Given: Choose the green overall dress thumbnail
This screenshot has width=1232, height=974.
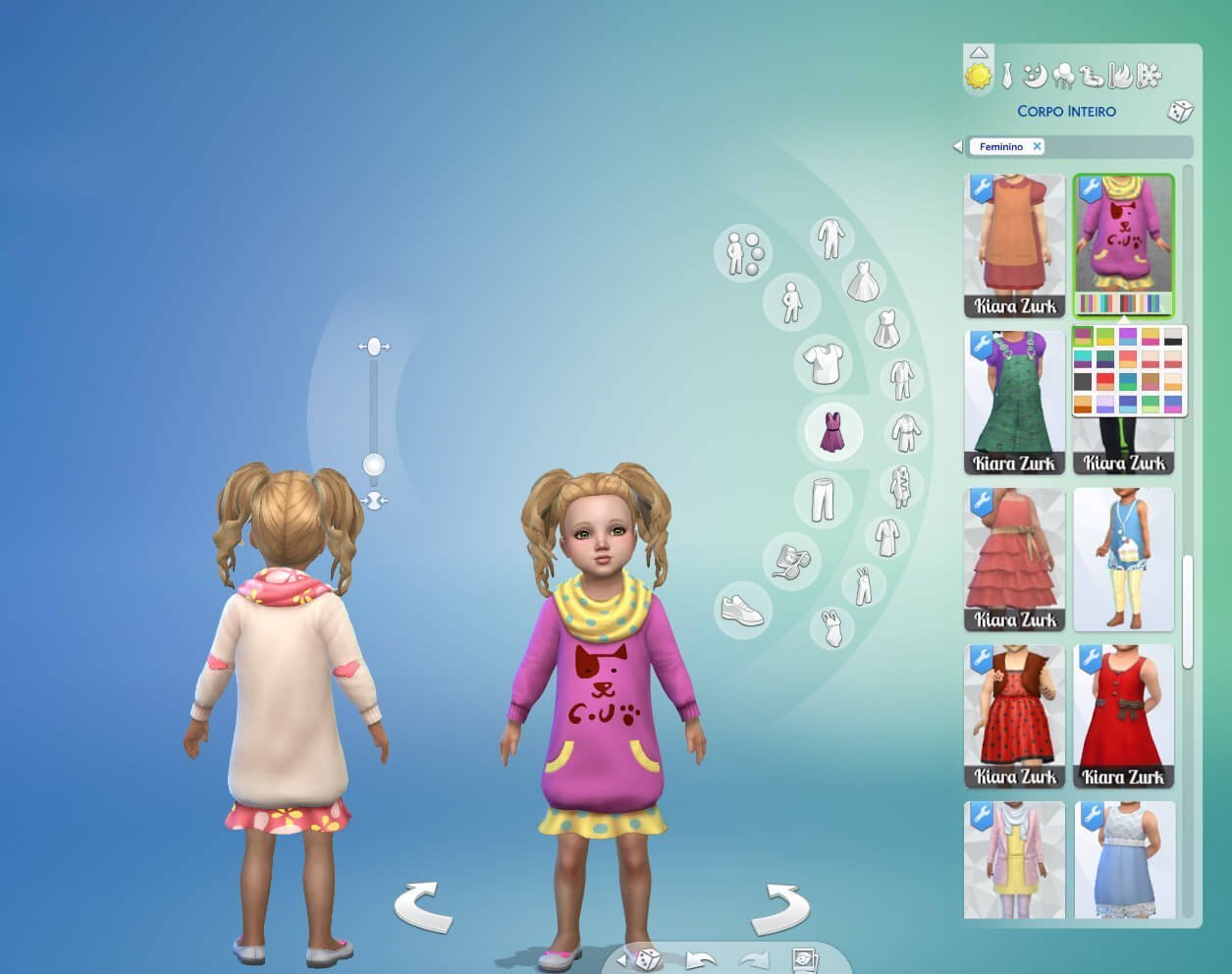Looking at the screenshot, I should [1015, 403].
